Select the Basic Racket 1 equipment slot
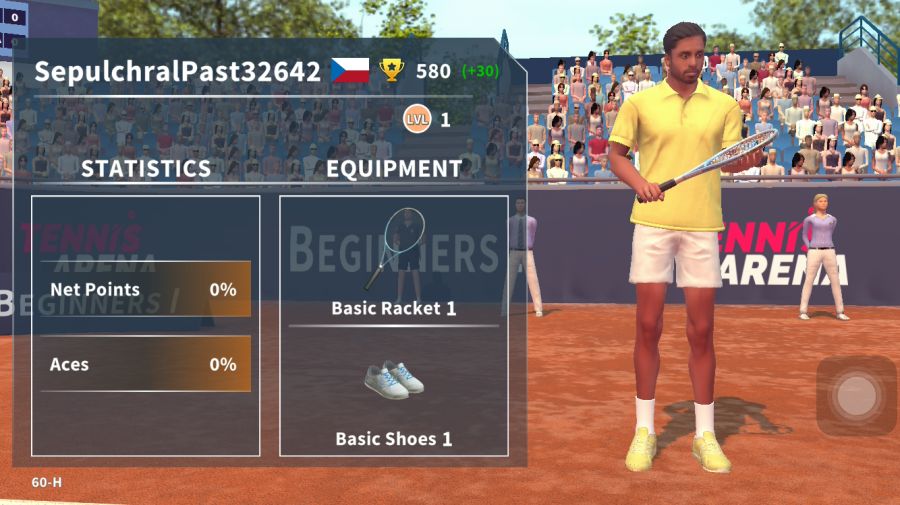The width and height of the screenshot is (900, 505). point(393,260)
